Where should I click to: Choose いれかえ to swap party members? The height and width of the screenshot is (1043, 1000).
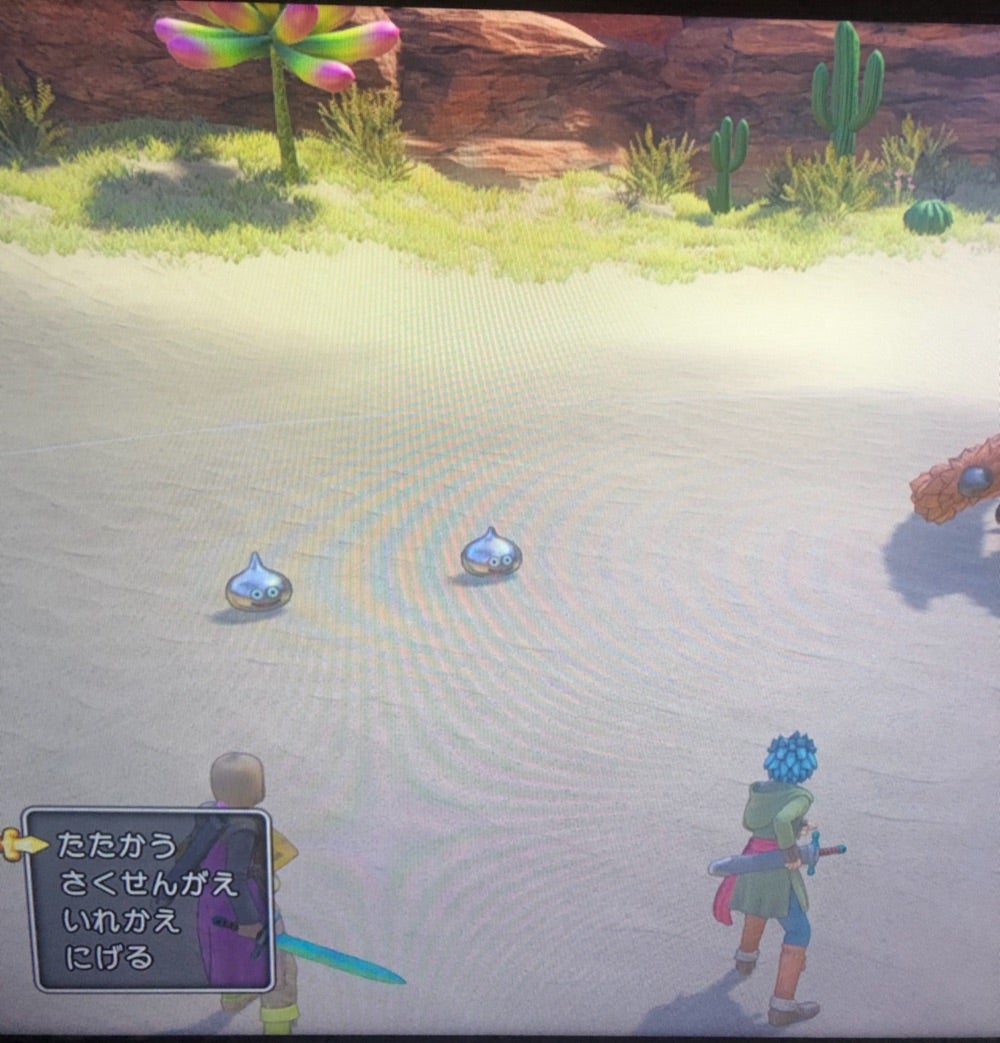click(121, 920)
